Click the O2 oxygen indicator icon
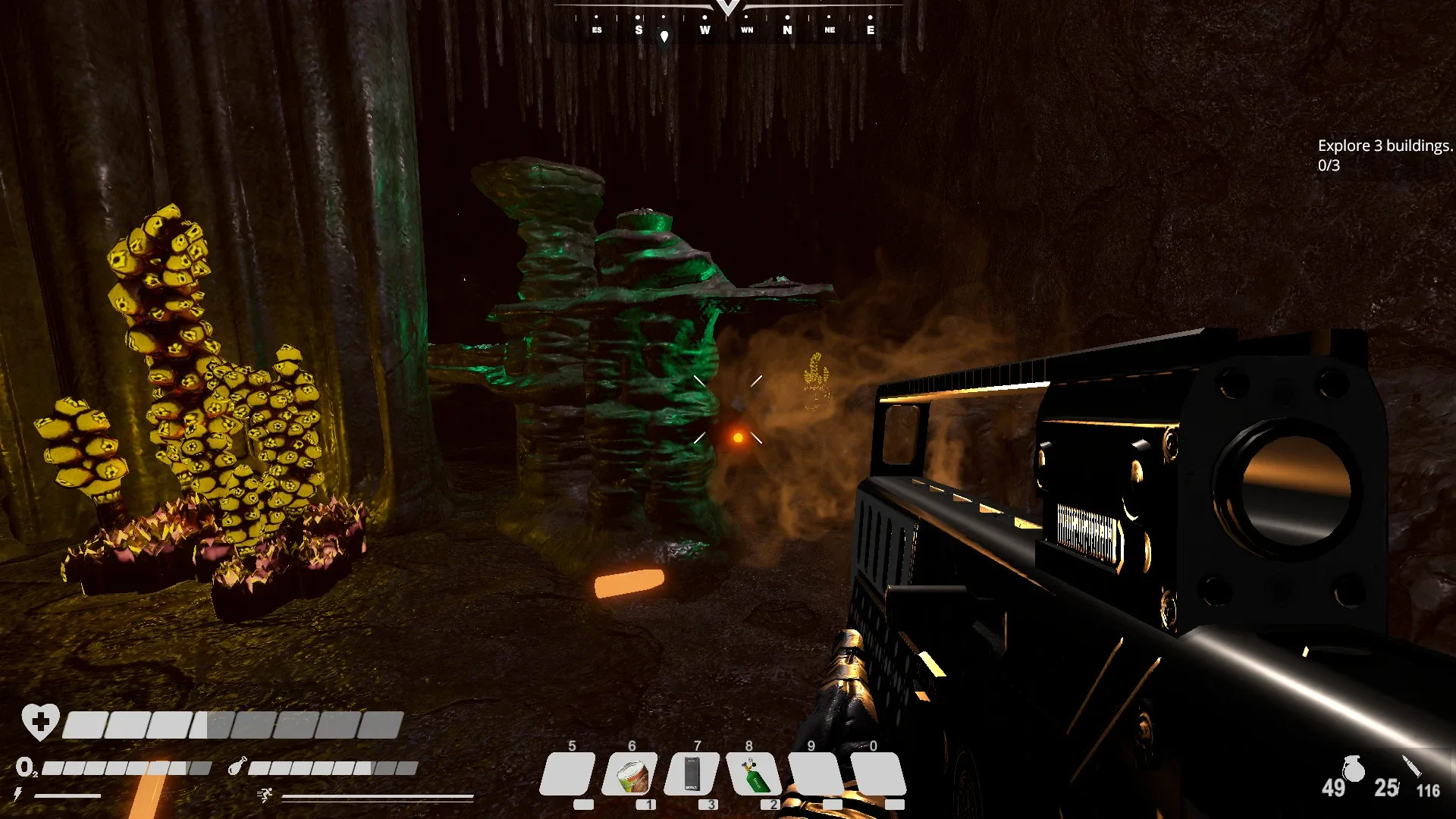This screenshot has width=1456, height=819. (x=26, y=768)
